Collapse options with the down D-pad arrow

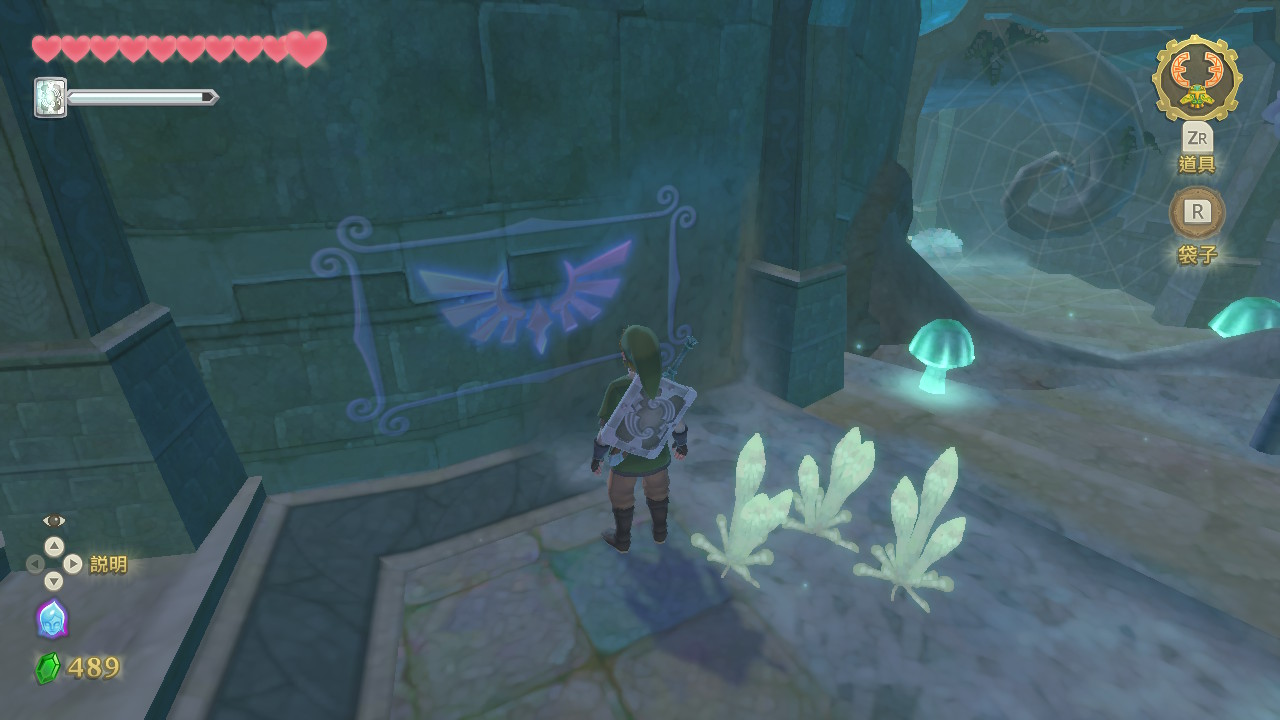54,580
